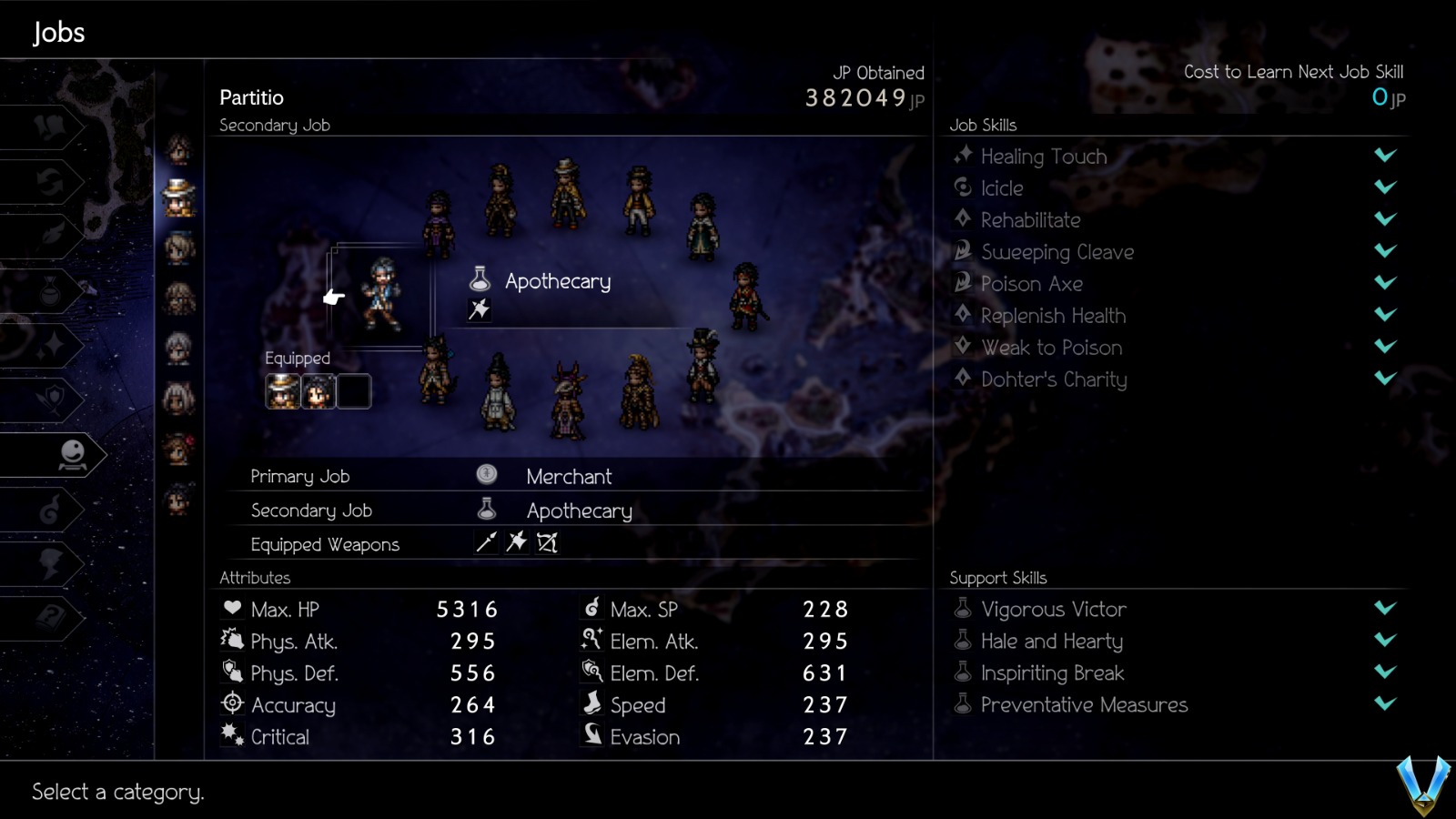Select the Apothecary flask icon in left sidebar
Screen dimensions: 1456x819
point(52,288)
